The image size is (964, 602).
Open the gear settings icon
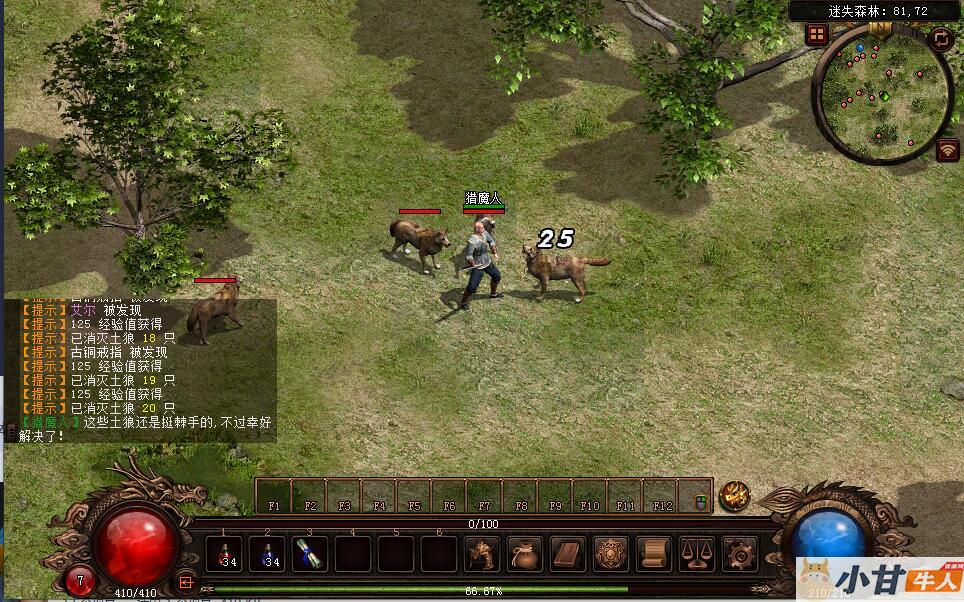tap(740, 554)
